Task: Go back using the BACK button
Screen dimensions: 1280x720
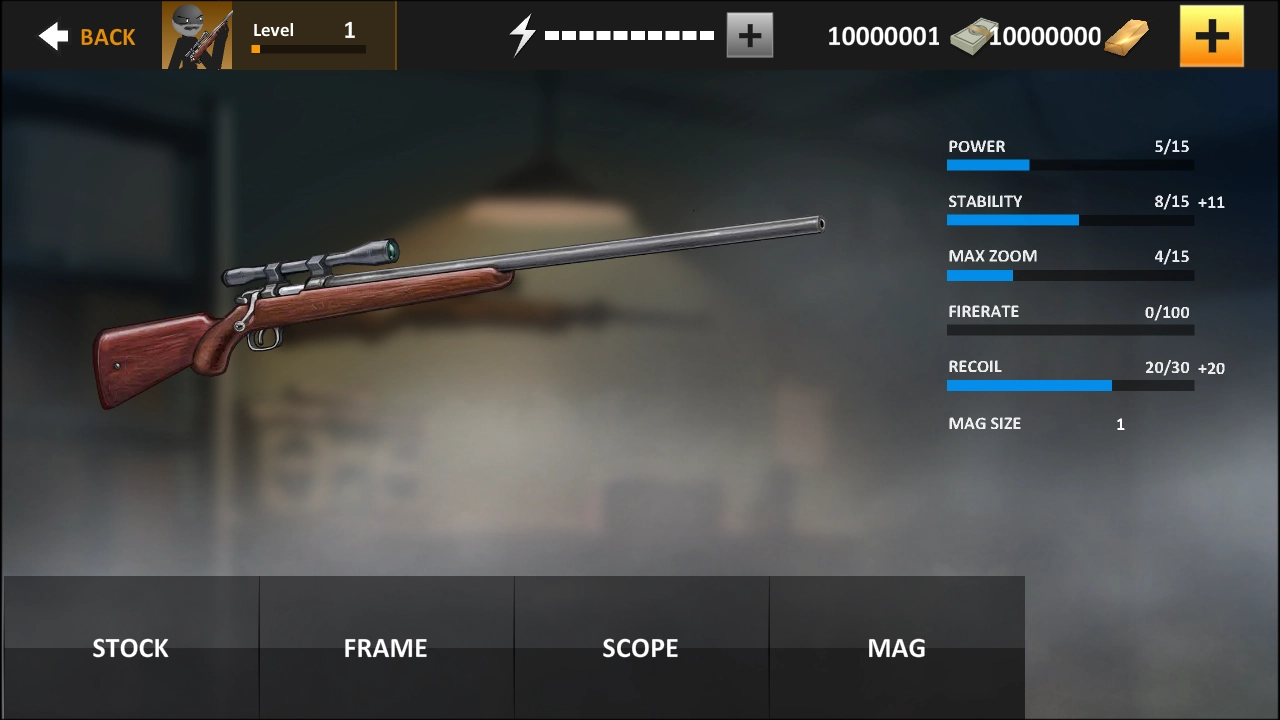Action: pos(87,37)
